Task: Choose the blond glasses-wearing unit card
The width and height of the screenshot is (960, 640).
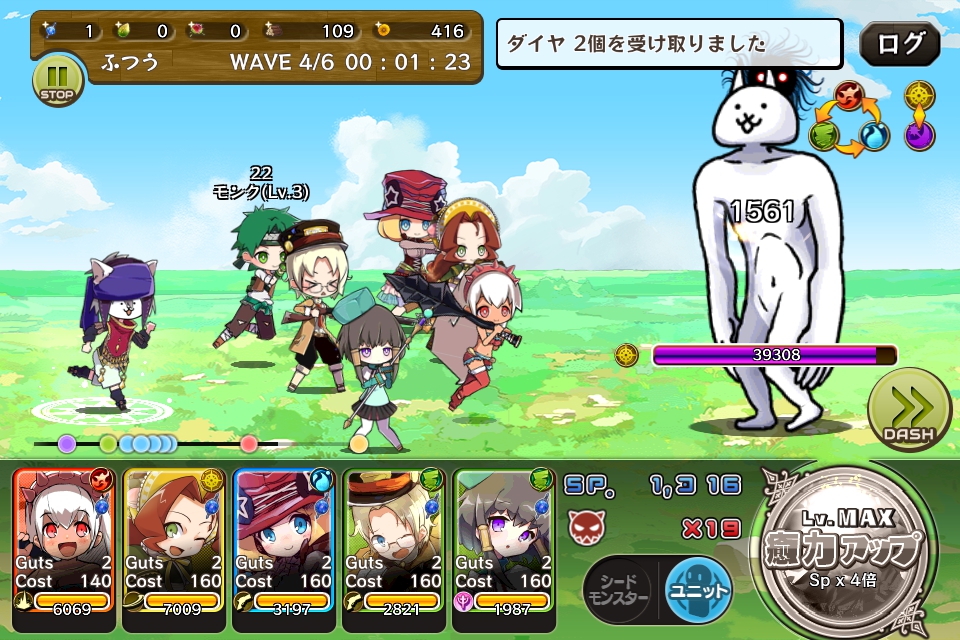Action: click(394, 538)
